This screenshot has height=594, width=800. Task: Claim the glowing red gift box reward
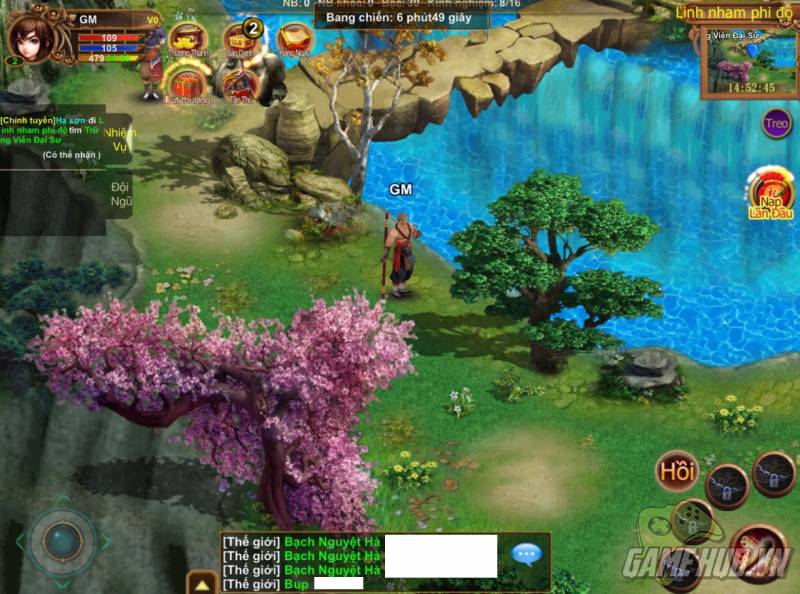point(185,83)
